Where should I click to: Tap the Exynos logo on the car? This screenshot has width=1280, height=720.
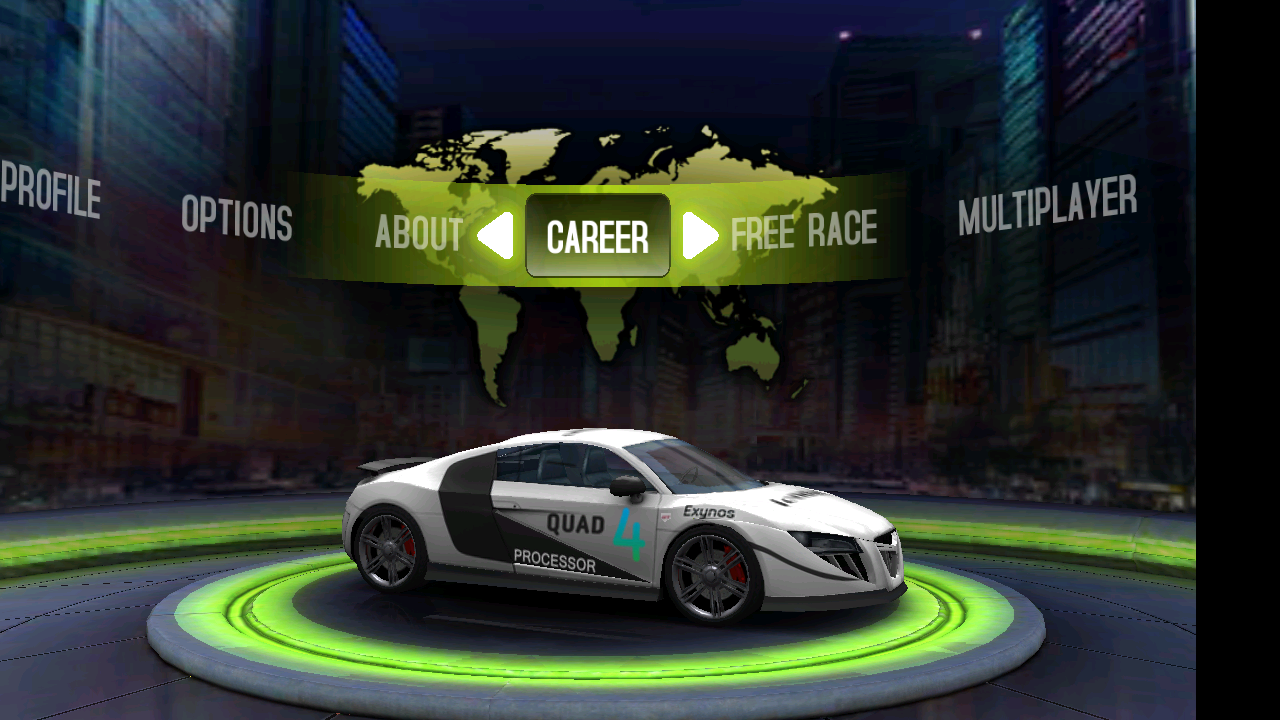(707, 512)
